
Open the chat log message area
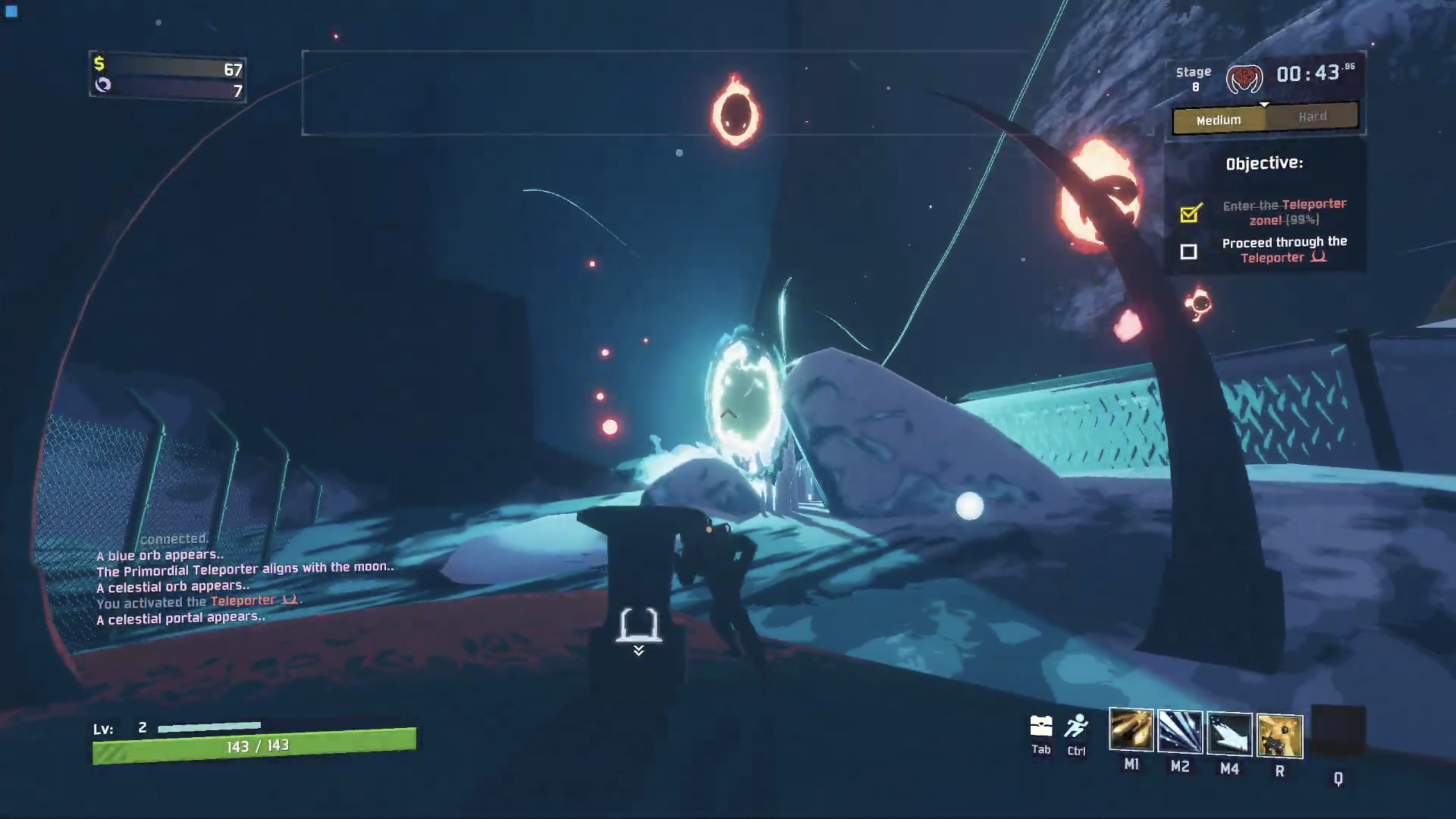click(x=245, y=586)
